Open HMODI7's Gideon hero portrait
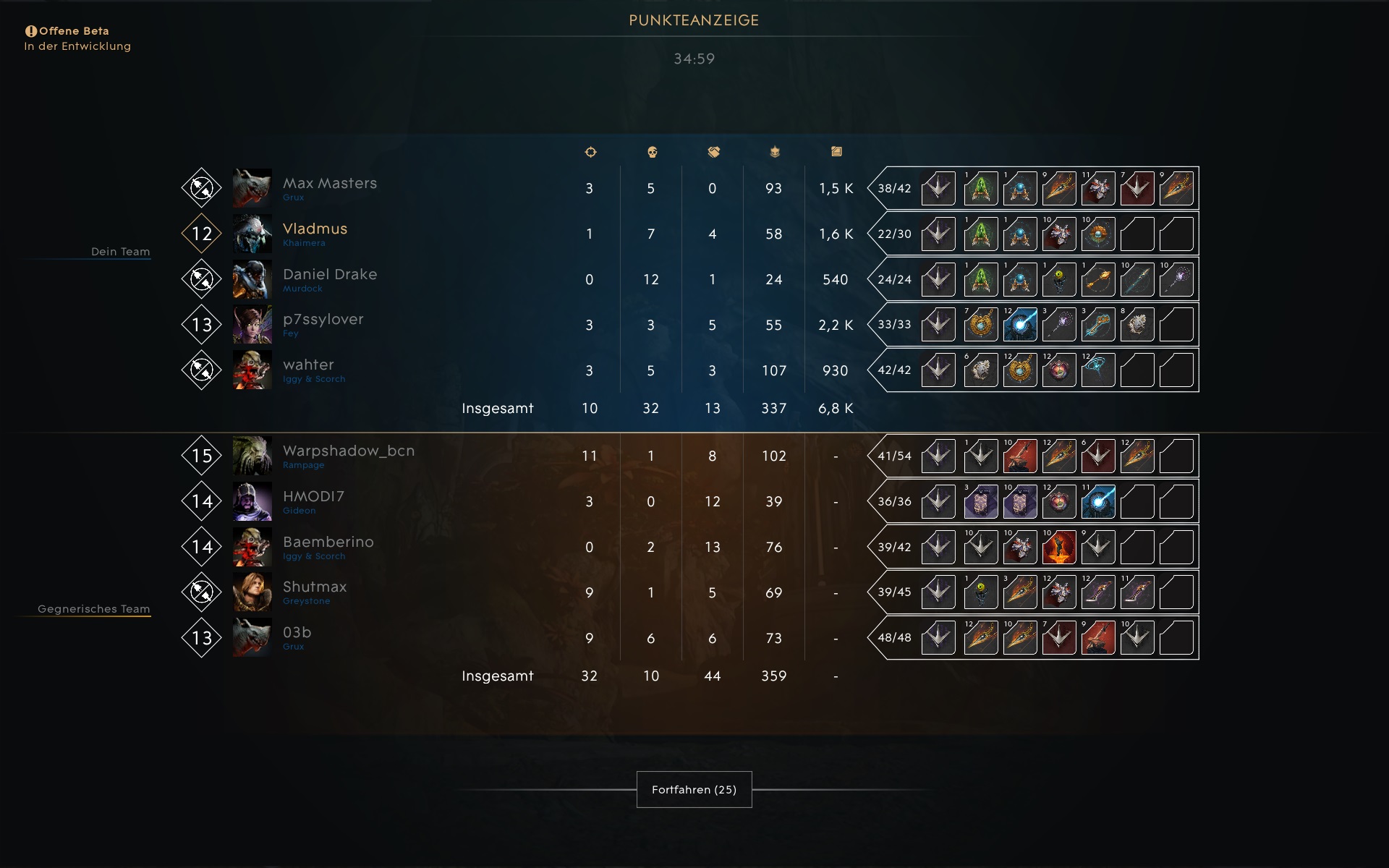This screenshot has height=868, width=1389. coord(252,501)
